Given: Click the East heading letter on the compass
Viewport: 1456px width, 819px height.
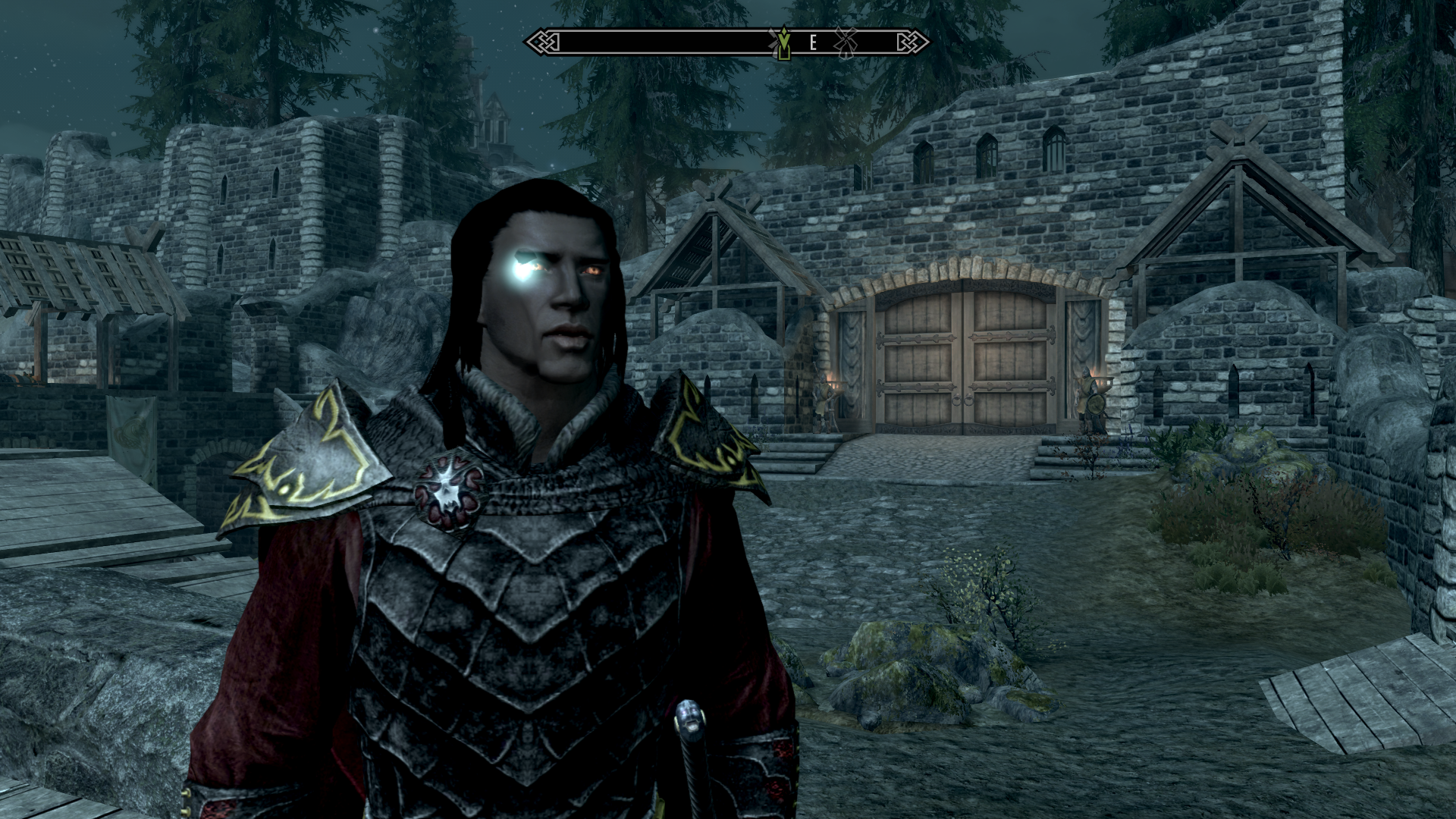Looking at the screenshot, I should 813,42.
